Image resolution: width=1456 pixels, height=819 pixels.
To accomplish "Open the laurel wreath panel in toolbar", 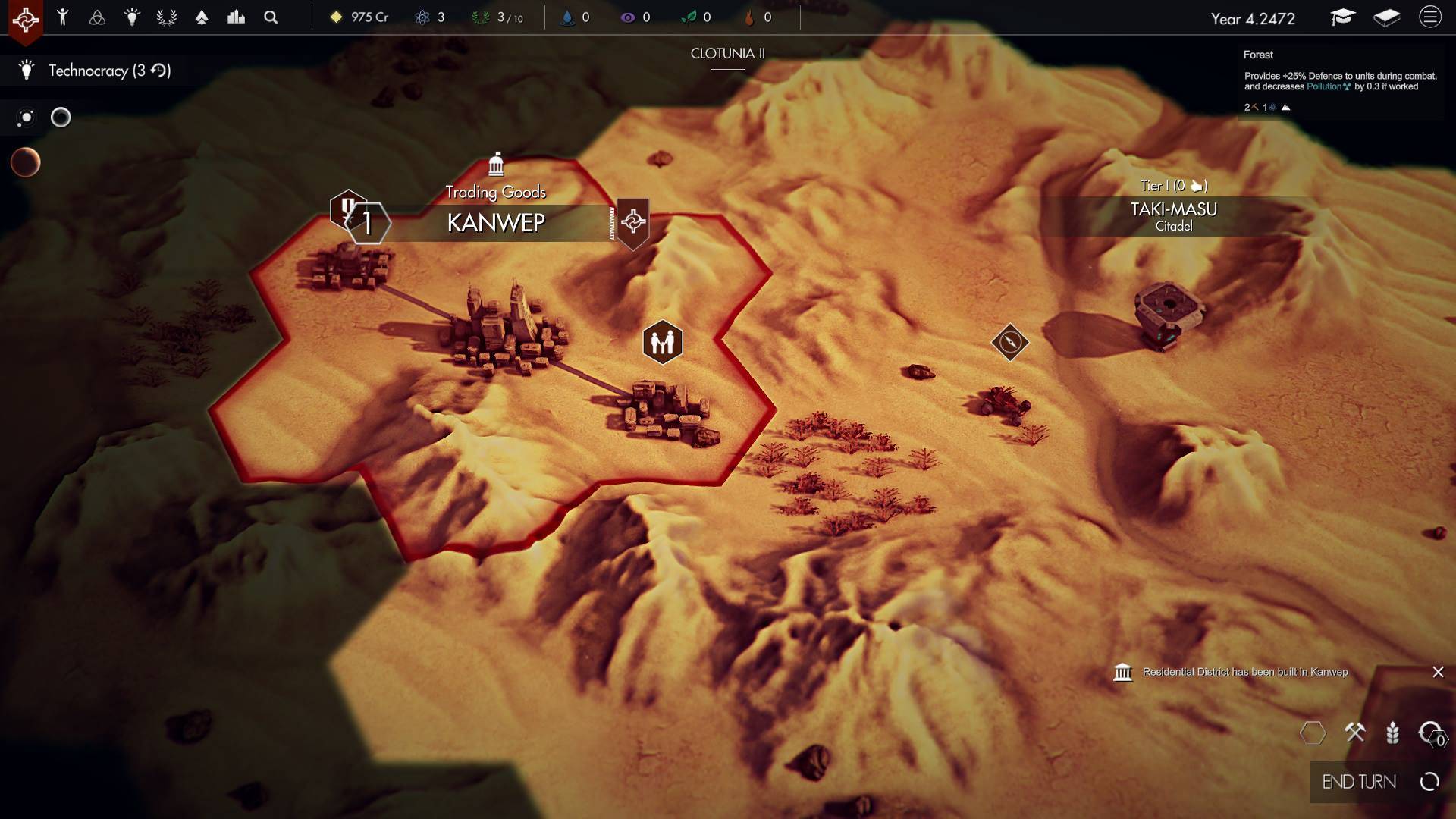I will [167, 17].
